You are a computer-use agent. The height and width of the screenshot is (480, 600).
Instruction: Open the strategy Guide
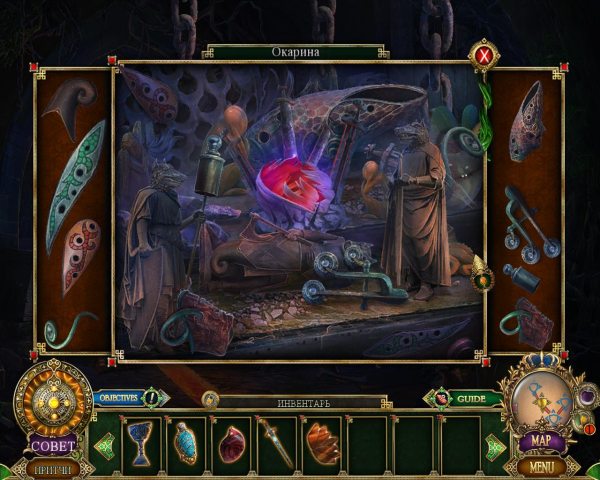(x=468, y=399)
